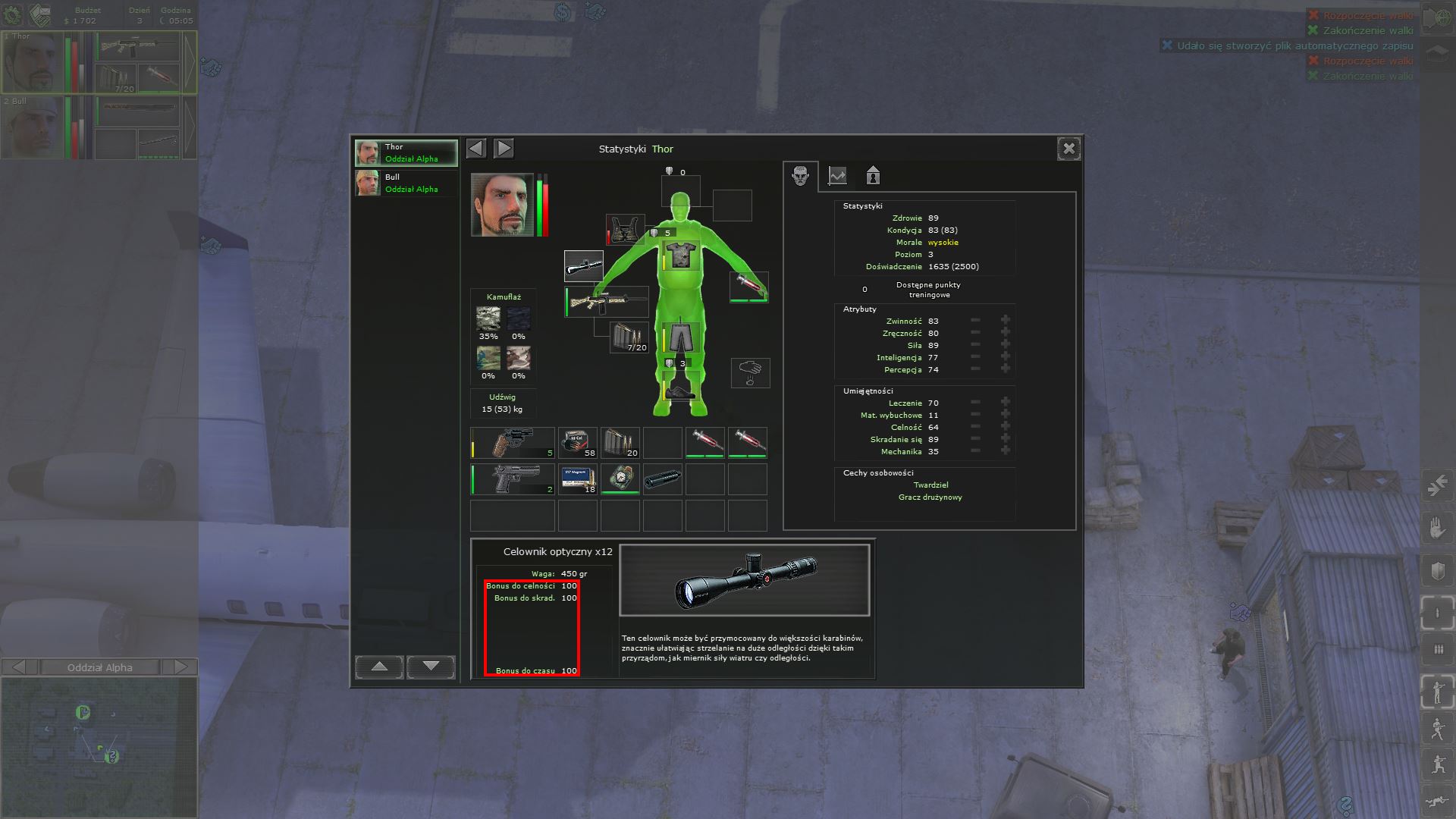The image size is (1456, 819).
Task: Select the x12 optical scope attachment slot
Action: [583, 266]
